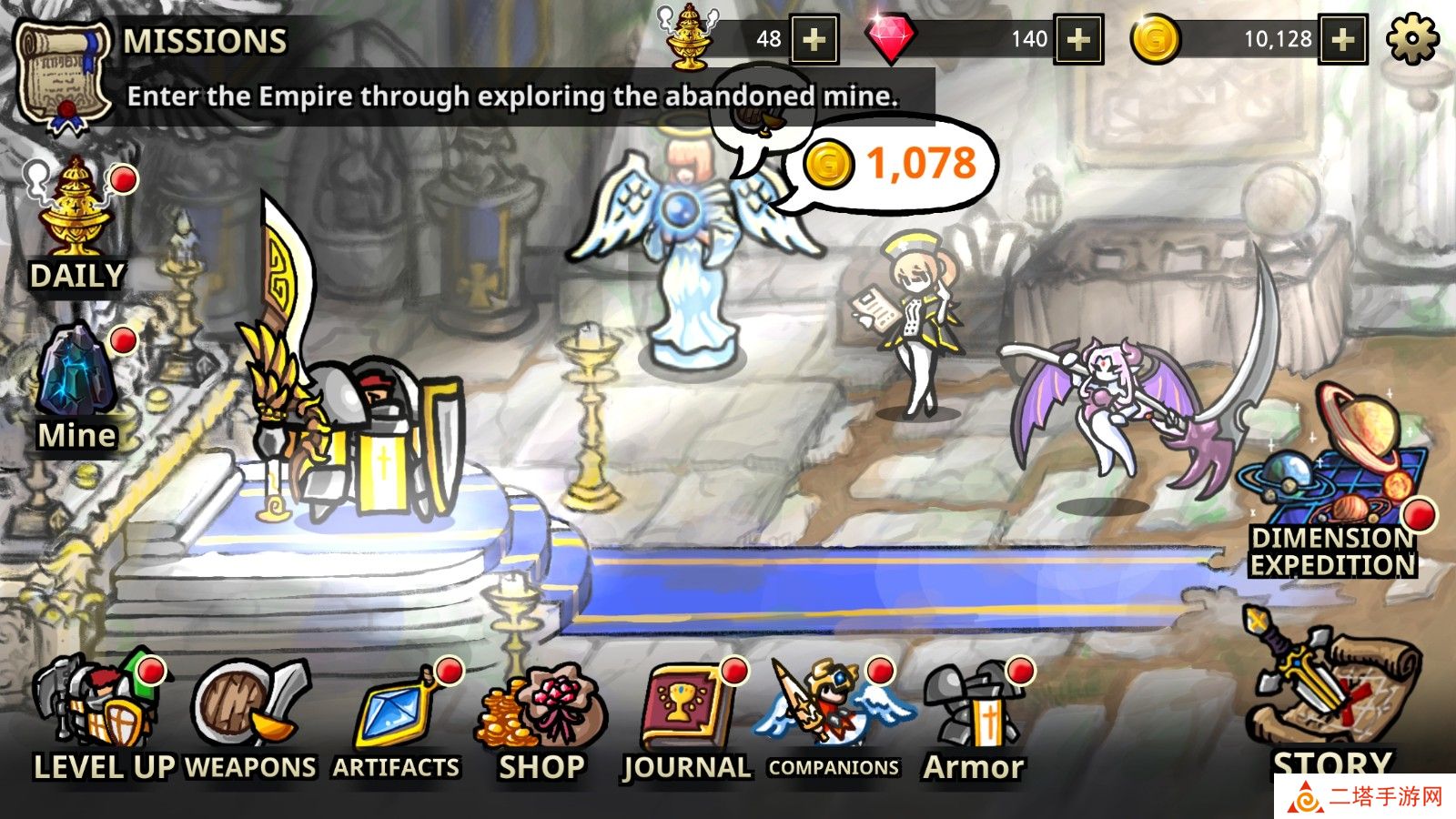Screen dimensions: 1456x819
Task: Add more gold coins with plus button
Action: coord(1342,39)
